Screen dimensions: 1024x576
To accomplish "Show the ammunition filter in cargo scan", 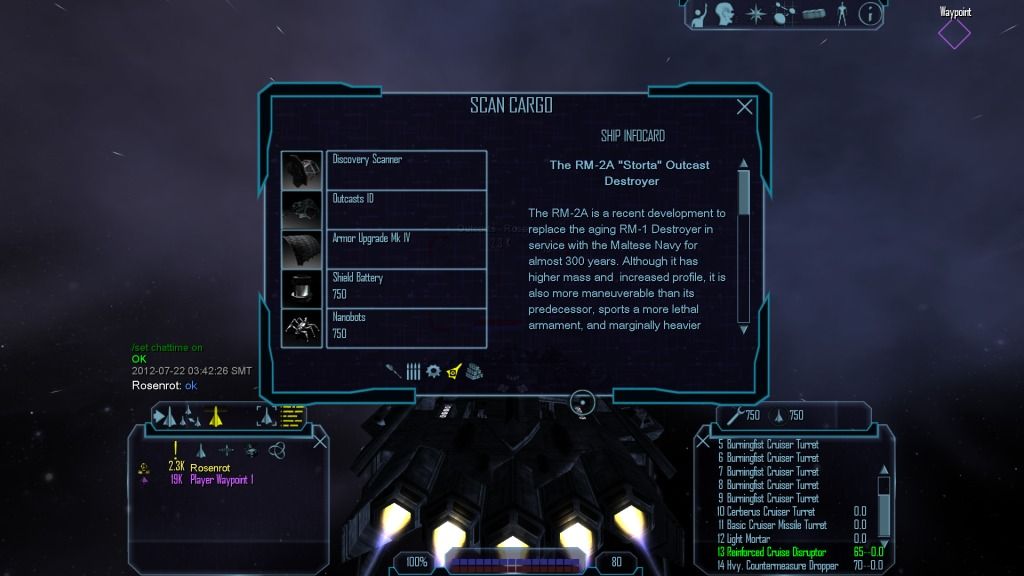I will [x=413, y=371].
